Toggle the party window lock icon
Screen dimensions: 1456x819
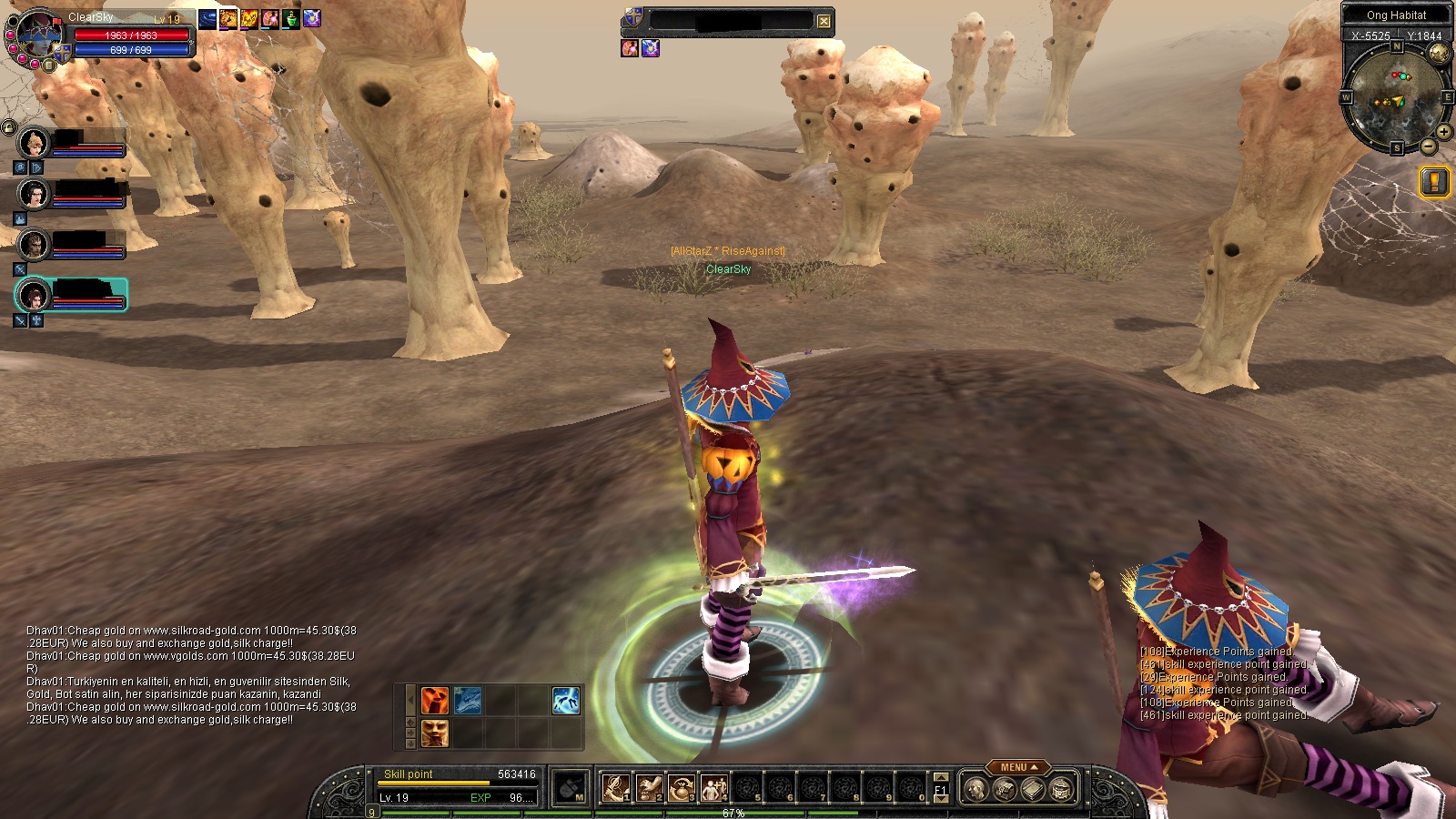pyautogui.click(x=8, y=126)
